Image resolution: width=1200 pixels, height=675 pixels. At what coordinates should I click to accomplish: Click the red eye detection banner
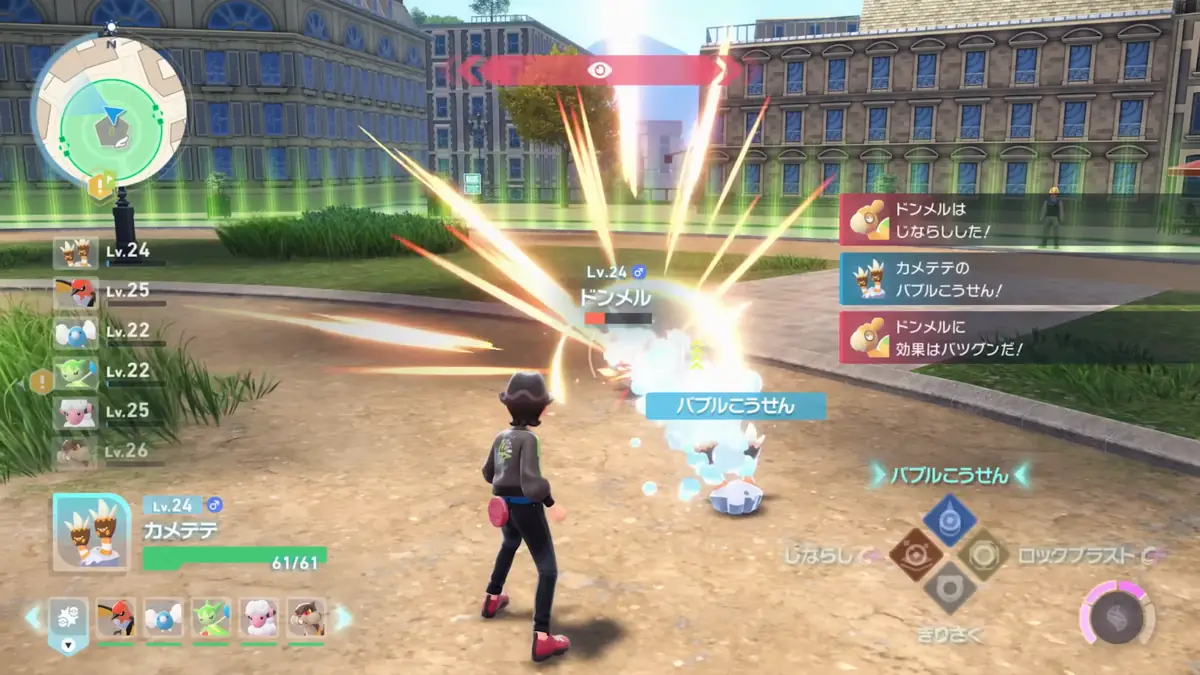(x=599, y=70)
